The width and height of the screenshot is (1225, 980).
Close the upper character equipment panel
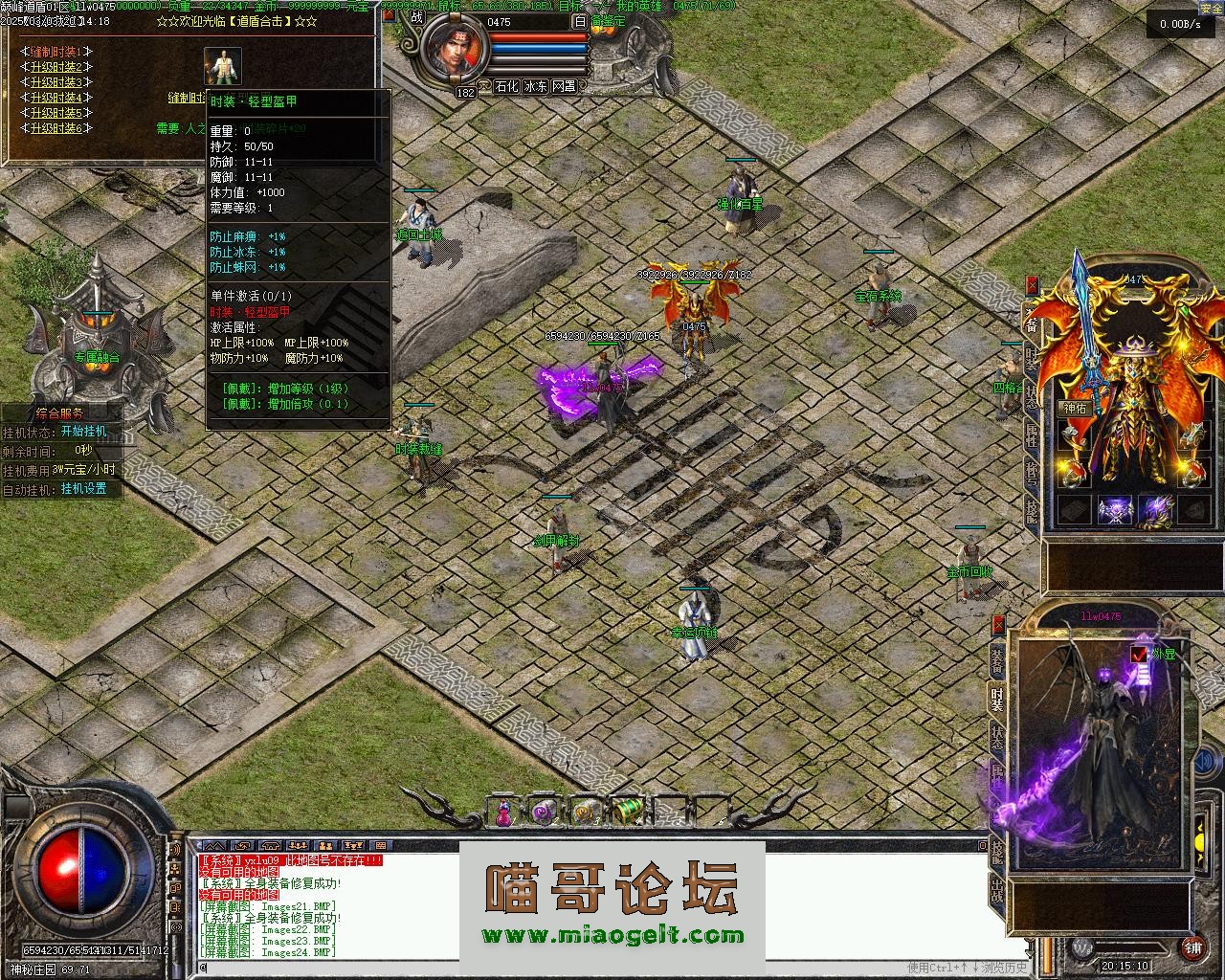1033,284
